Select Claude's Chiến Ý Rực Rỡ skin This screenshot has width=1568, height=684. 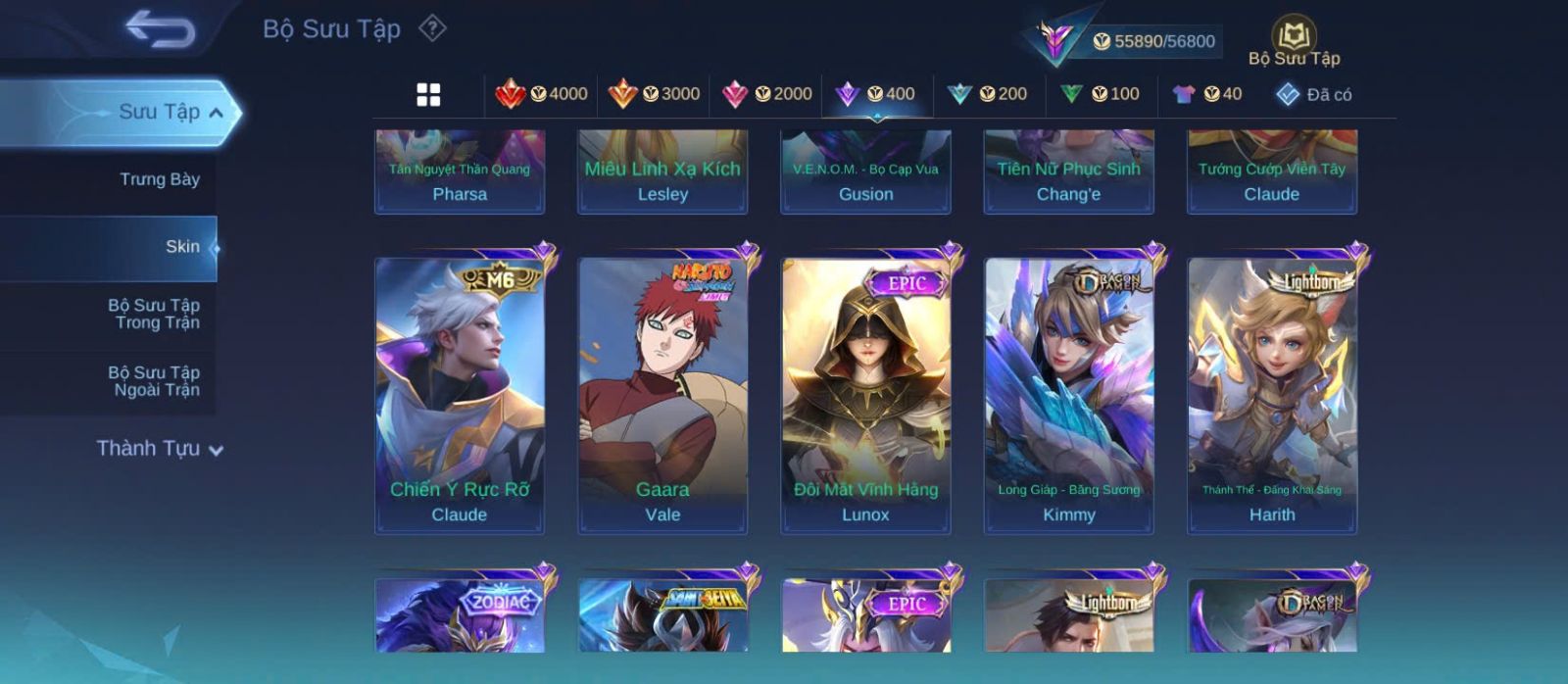pos(460,395)
